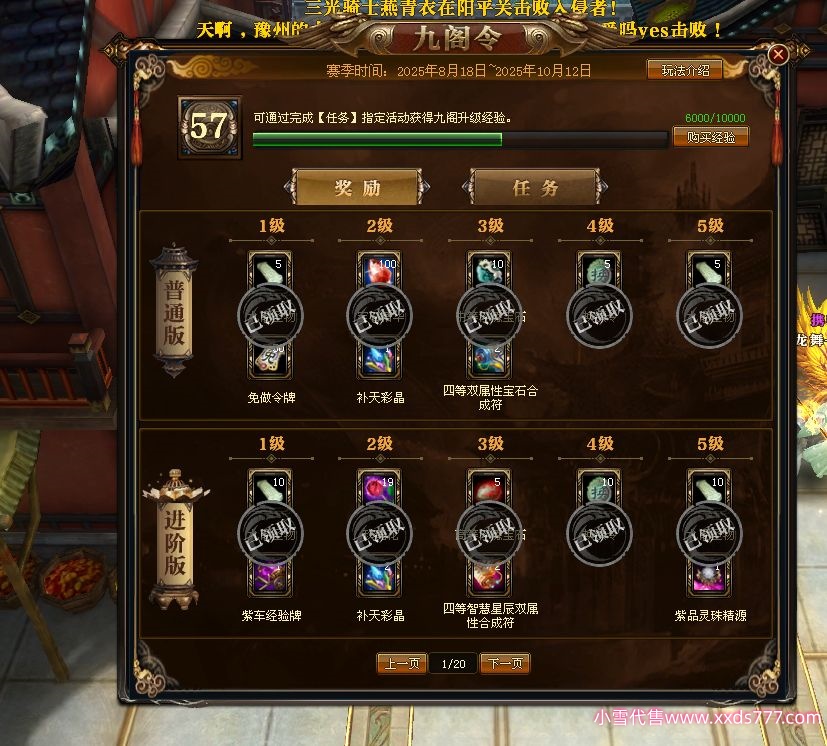
Task: Select the 进阶版 level 3 四等智慧星辰双属性合成符 reward
Action: pos(490,532)
